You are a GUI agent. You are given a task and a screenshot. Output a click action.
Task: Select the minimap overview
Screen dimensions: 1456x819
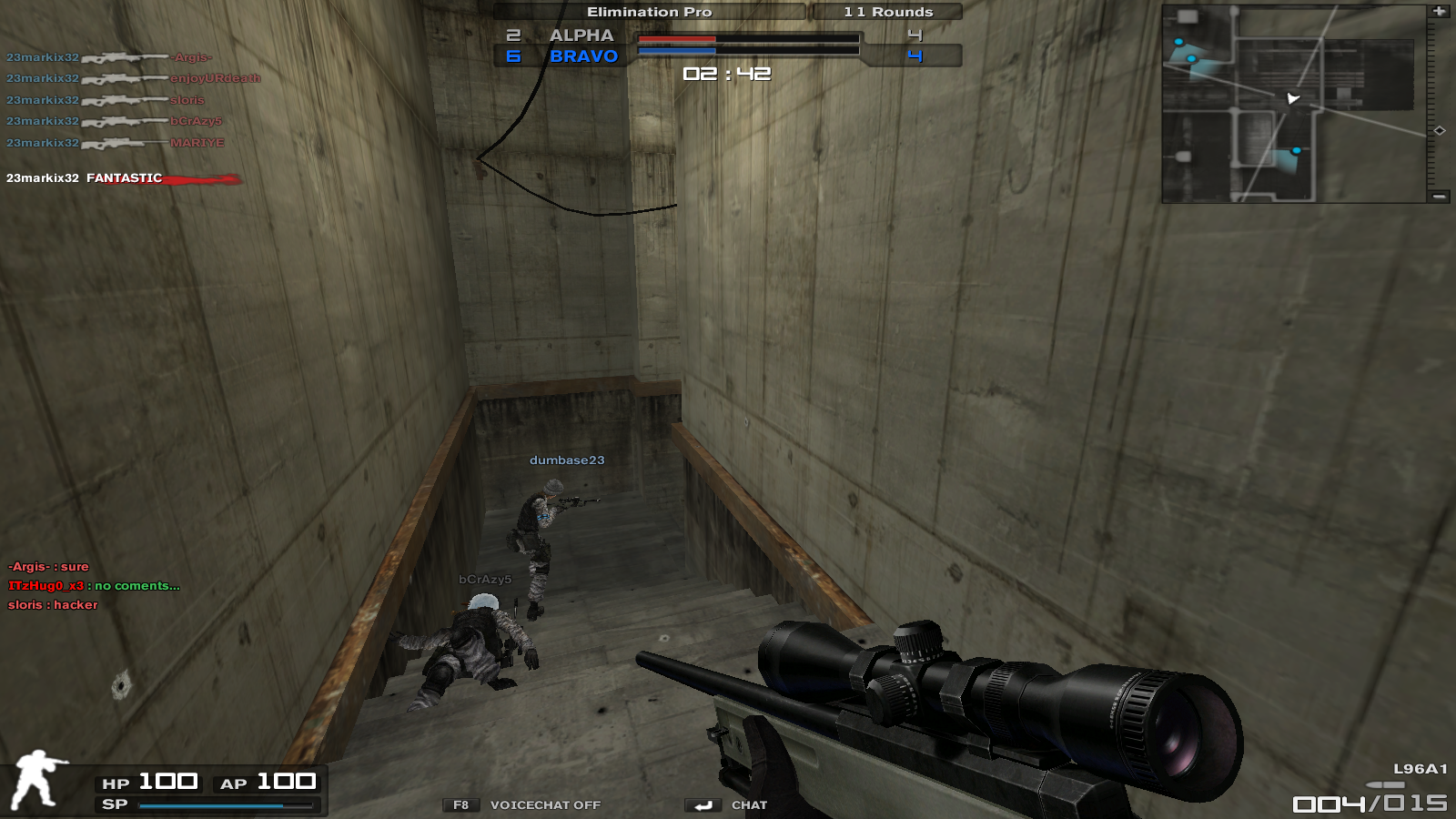point(1293,104)
